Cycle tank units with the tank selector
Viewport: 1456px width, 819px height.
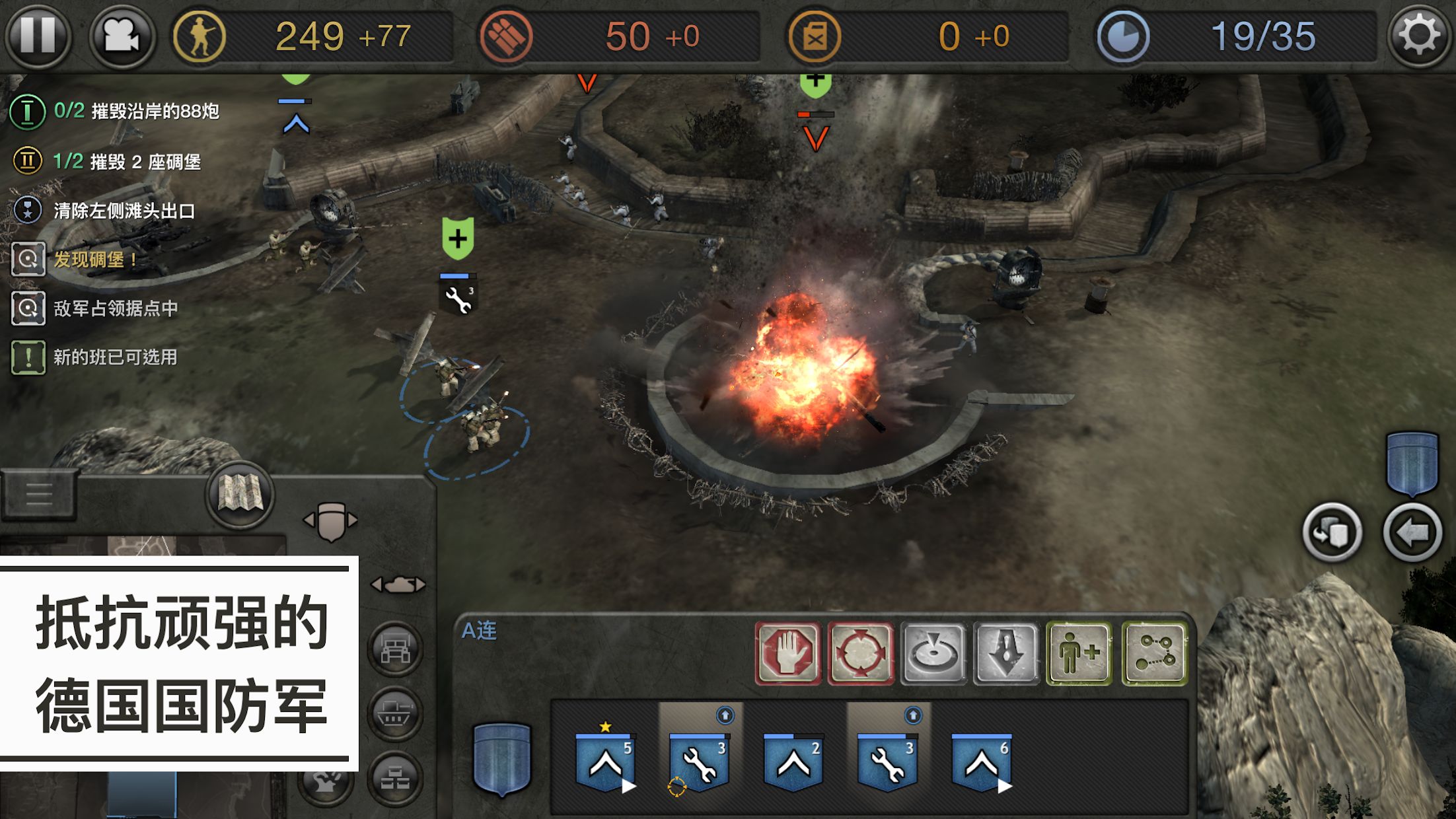(398, 585)
